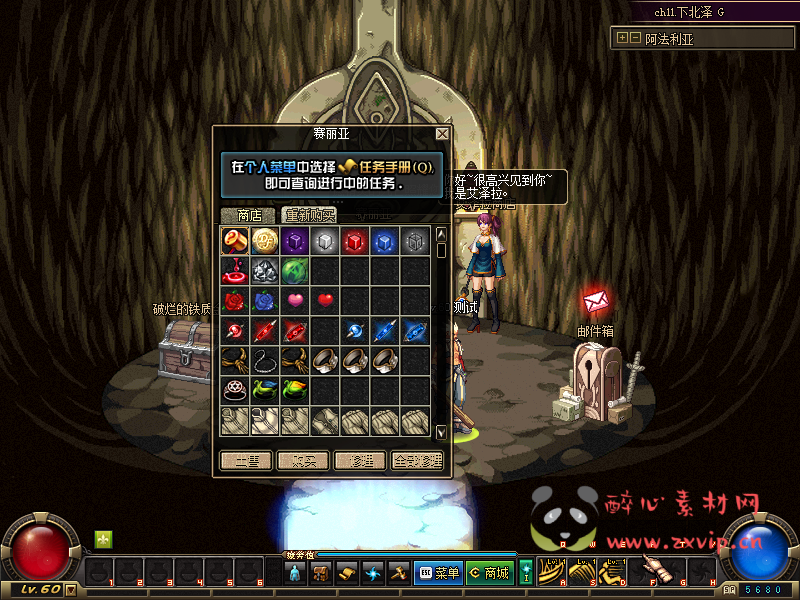Image resolution: width=800 pixels, height=600 pixels.
Task: Close the 赛丽亚 shop window
Action: coord(442,133)
